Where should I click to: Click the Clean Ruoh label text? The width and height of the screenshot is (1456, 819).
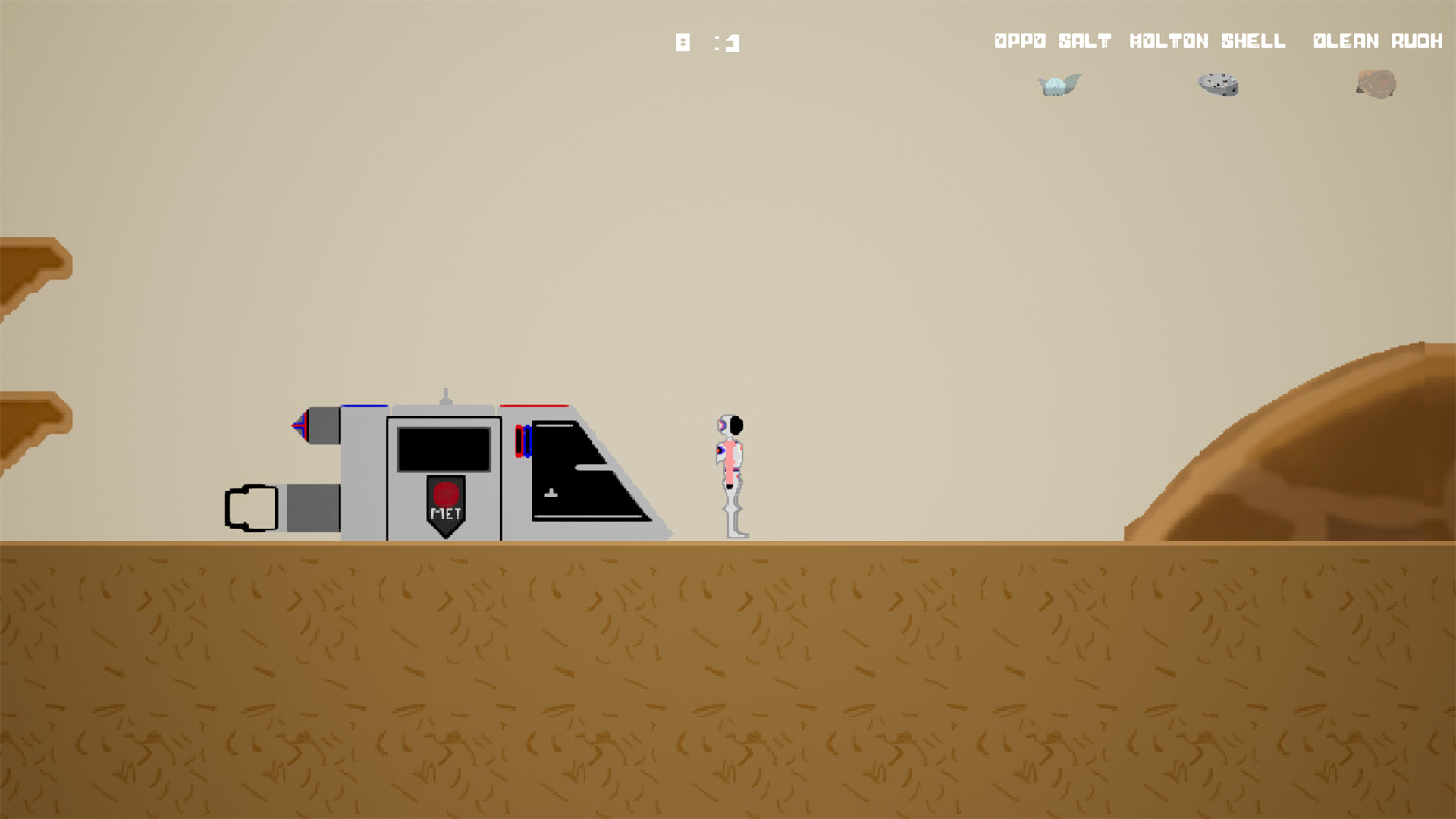click(1376, 41)
